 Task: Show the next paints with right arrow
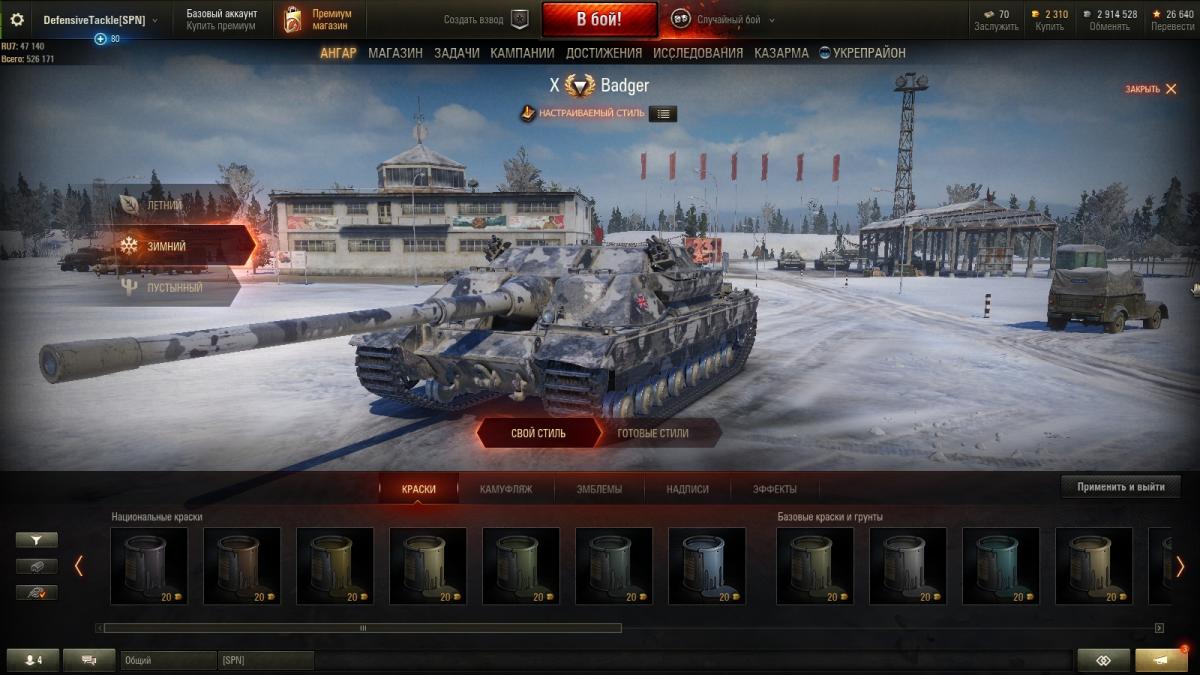[1179, 566]
